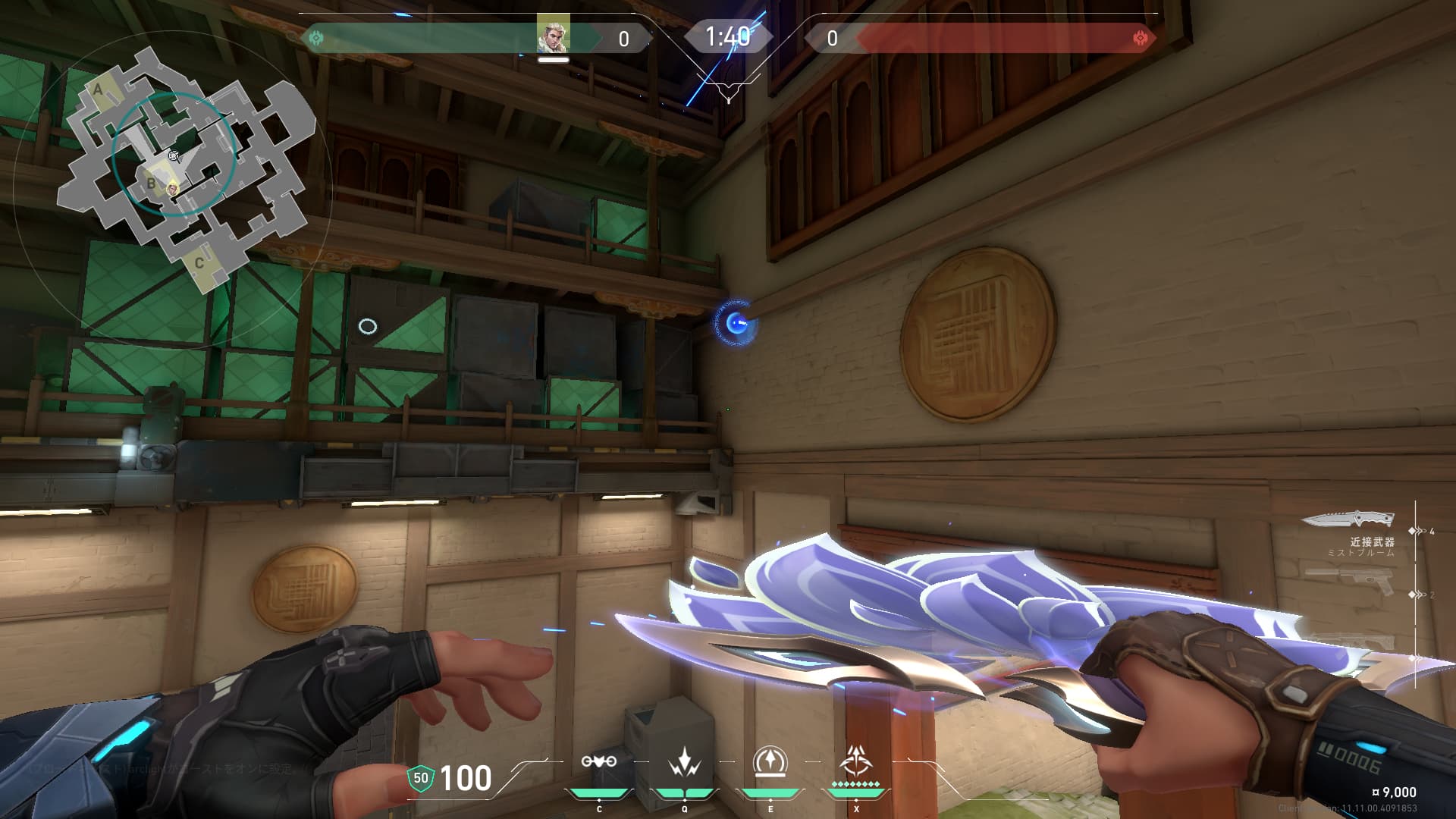
Task: Choose the Recon Bolt ability icon
Action: 770,762
